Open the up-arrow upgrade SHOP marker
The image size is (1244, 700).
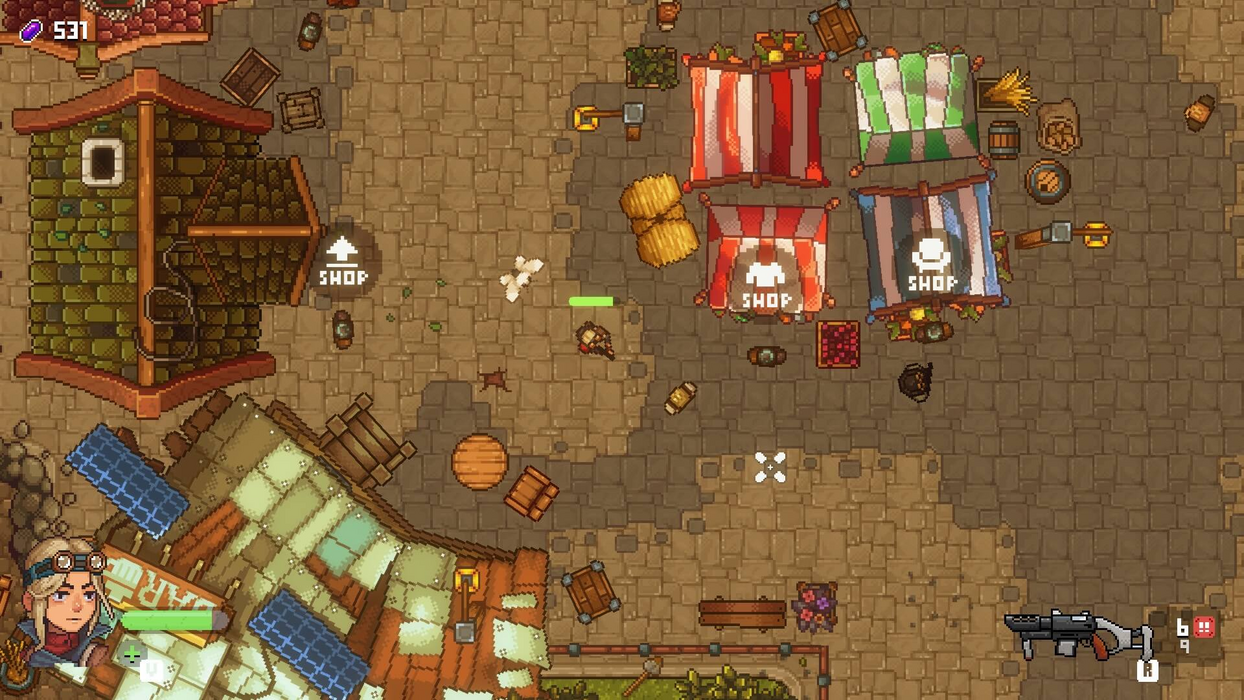coord(342,262)
